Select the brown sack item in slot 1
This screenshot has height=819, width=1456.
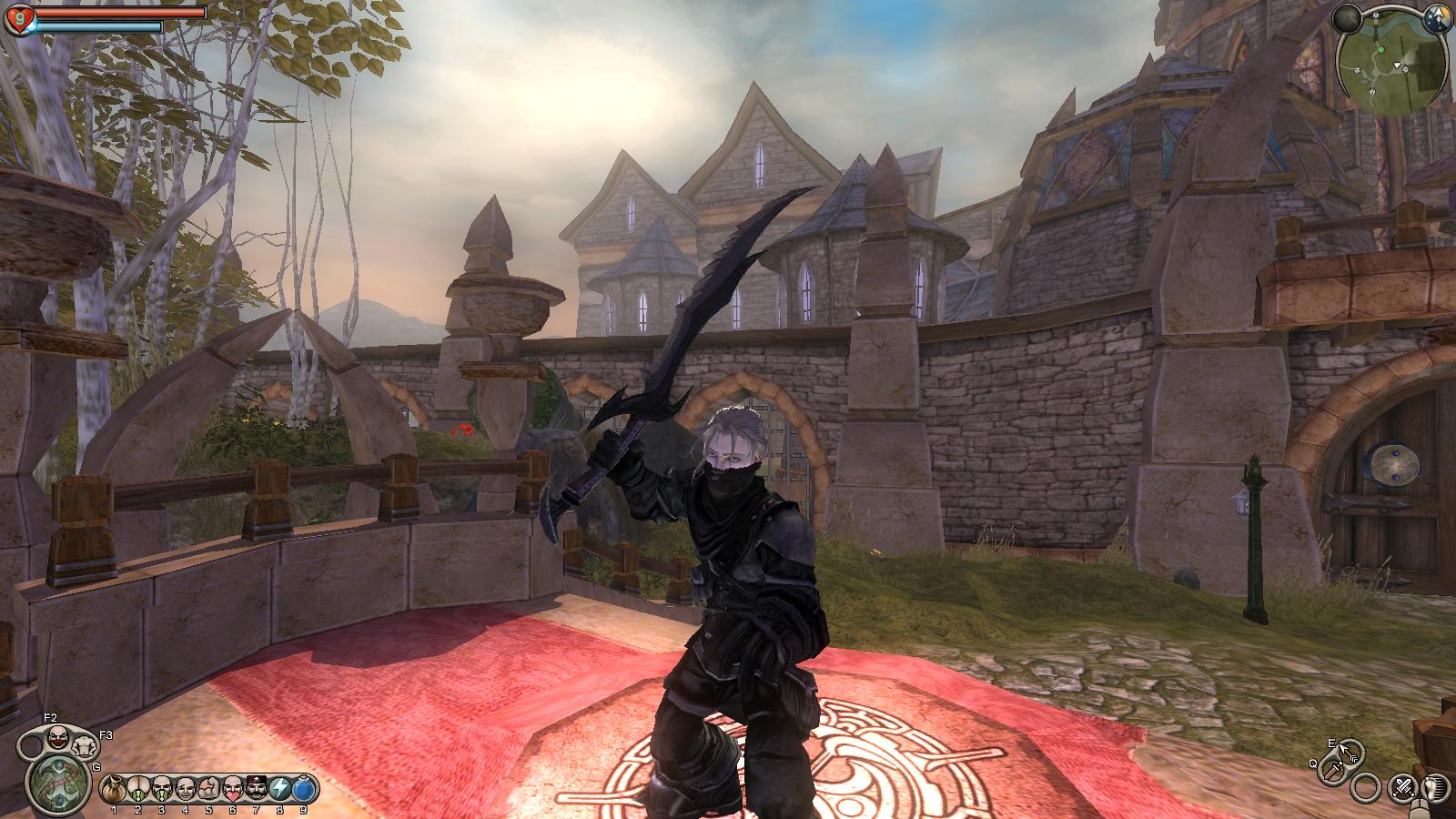tap(114, 788)
